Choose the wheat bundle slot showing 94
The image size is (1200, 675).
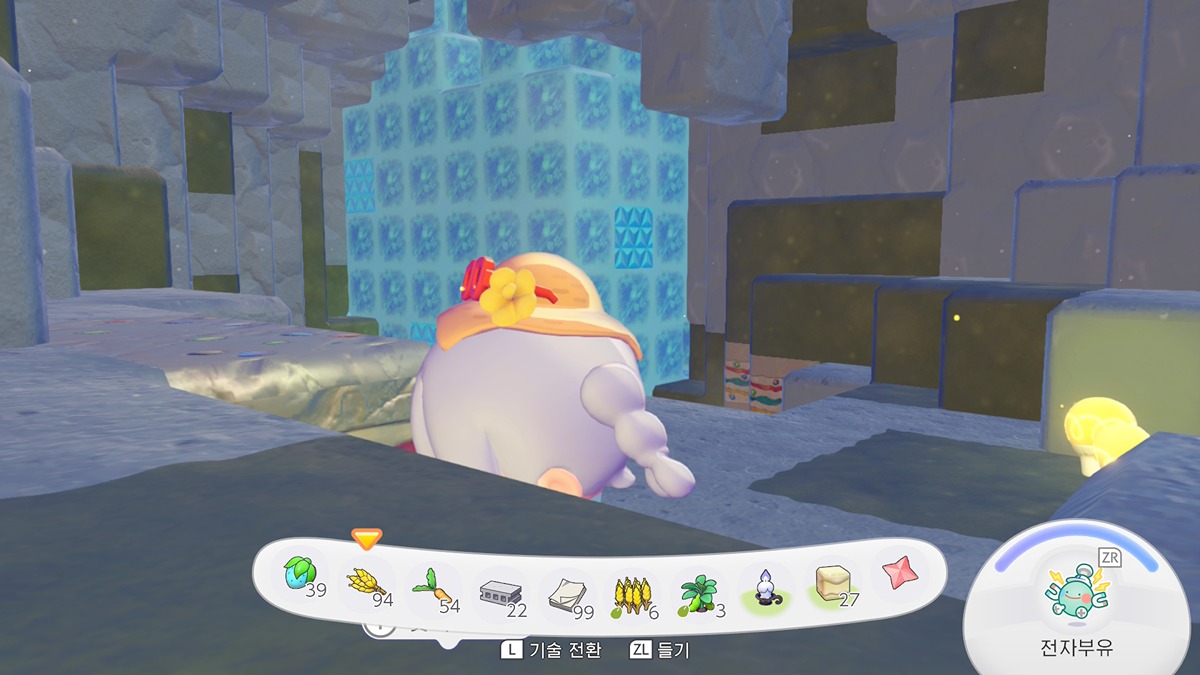367,582
